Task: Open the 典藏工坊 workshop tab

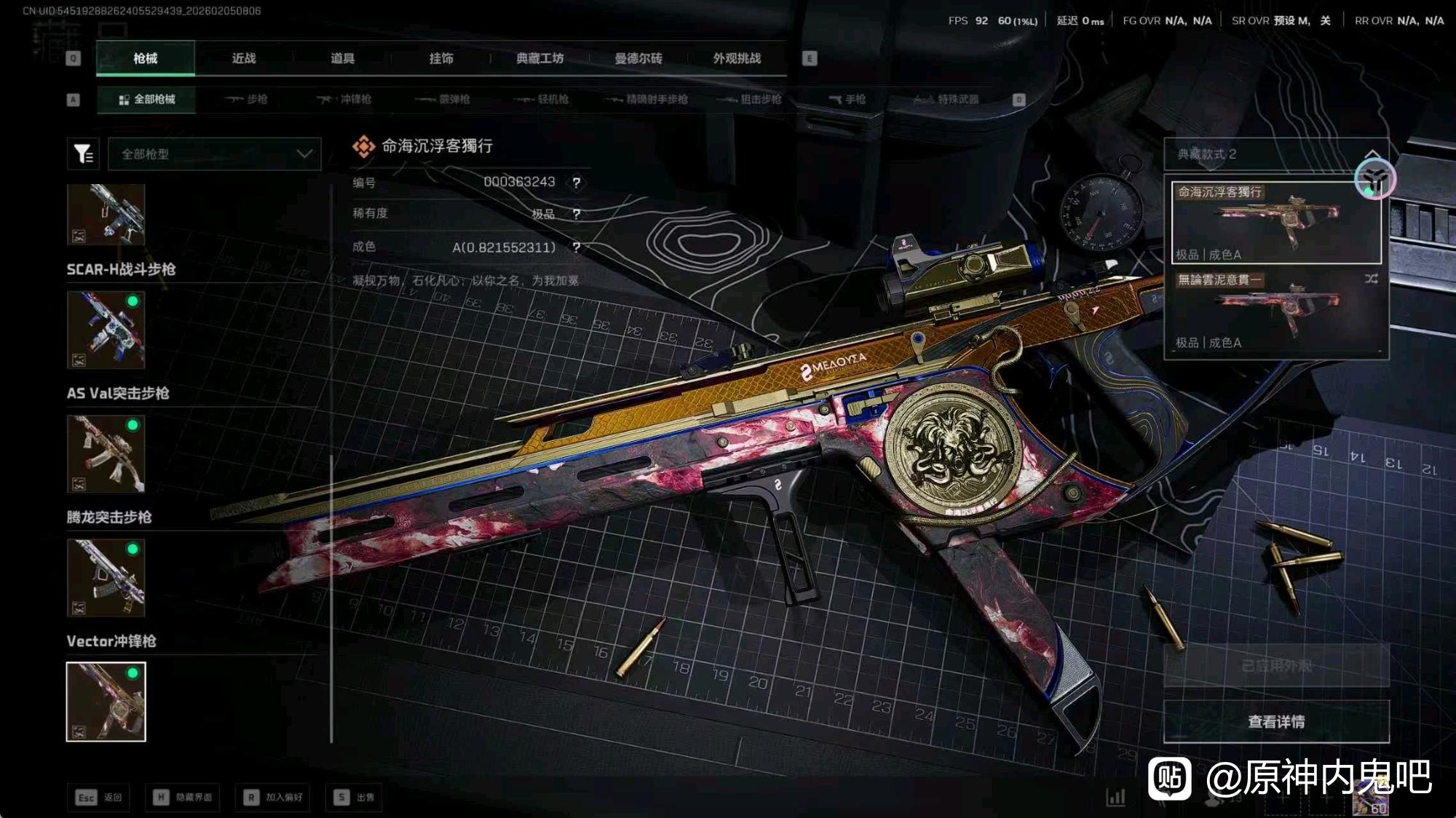Action: coord(539,58)
